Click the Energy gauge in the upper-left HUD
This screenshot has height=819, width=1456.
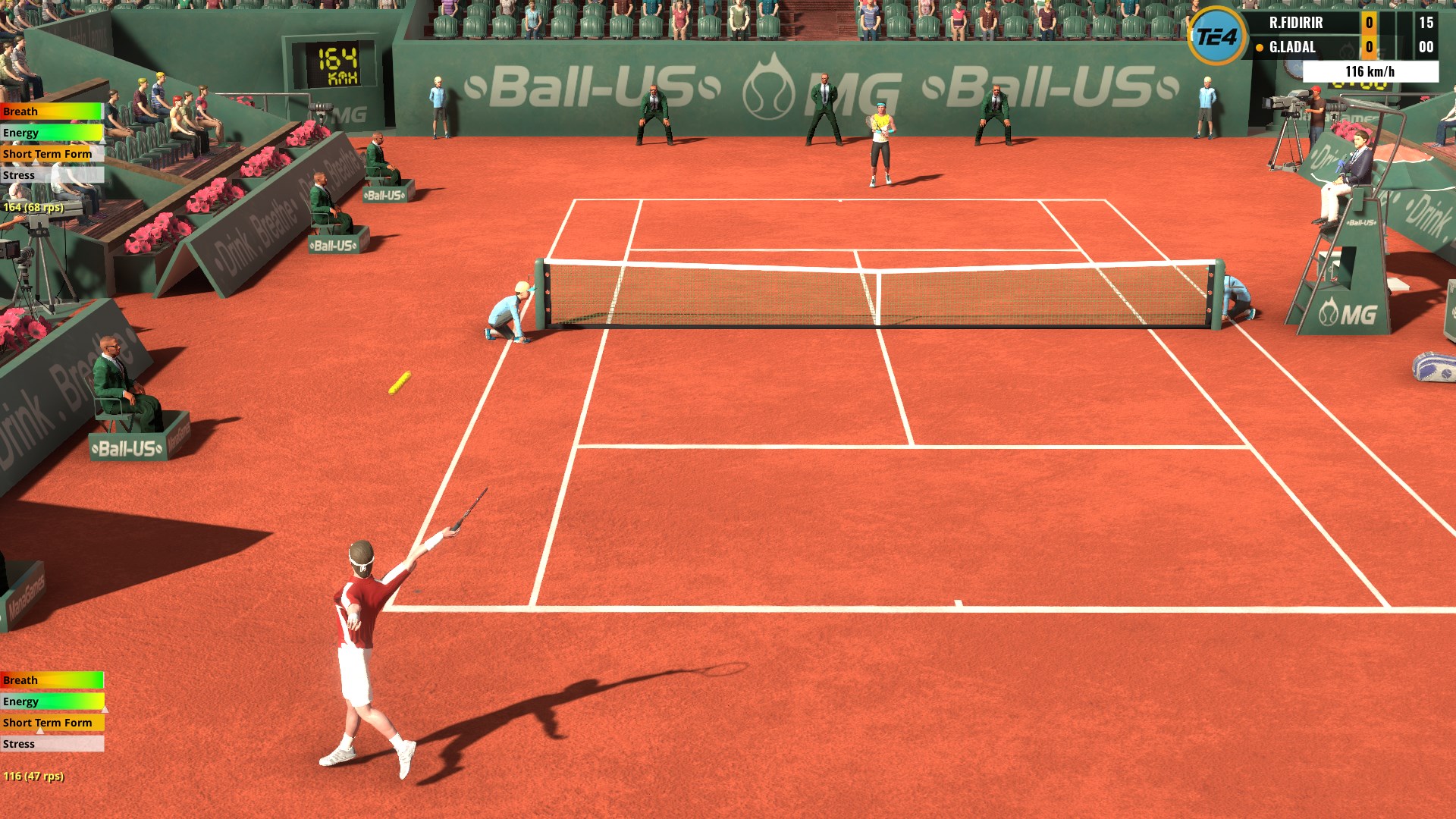tap(51, 133)
